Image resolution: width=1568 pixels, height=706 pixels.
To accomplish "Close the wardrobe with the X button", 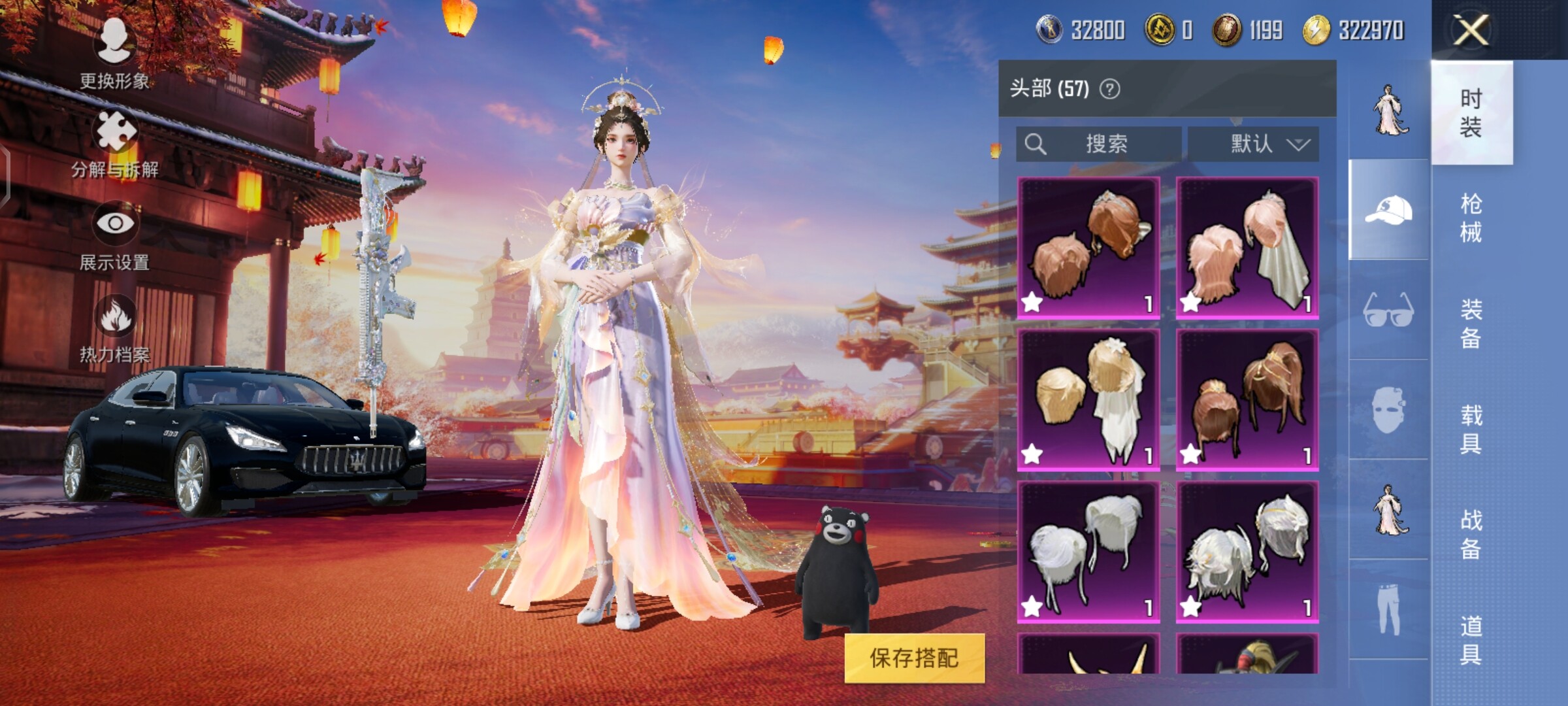I will (1470, 30).
